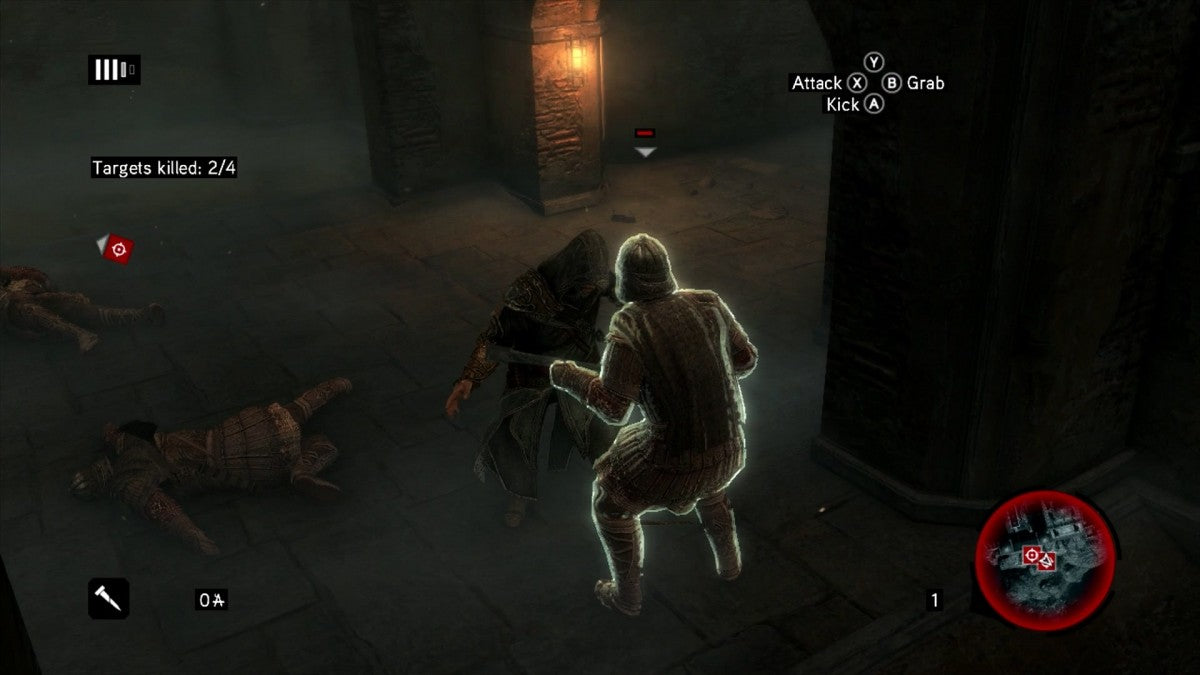1200x675 pixels.
Task: Select the equipped hidden blade weapon icon
Action: coord(108,598)
